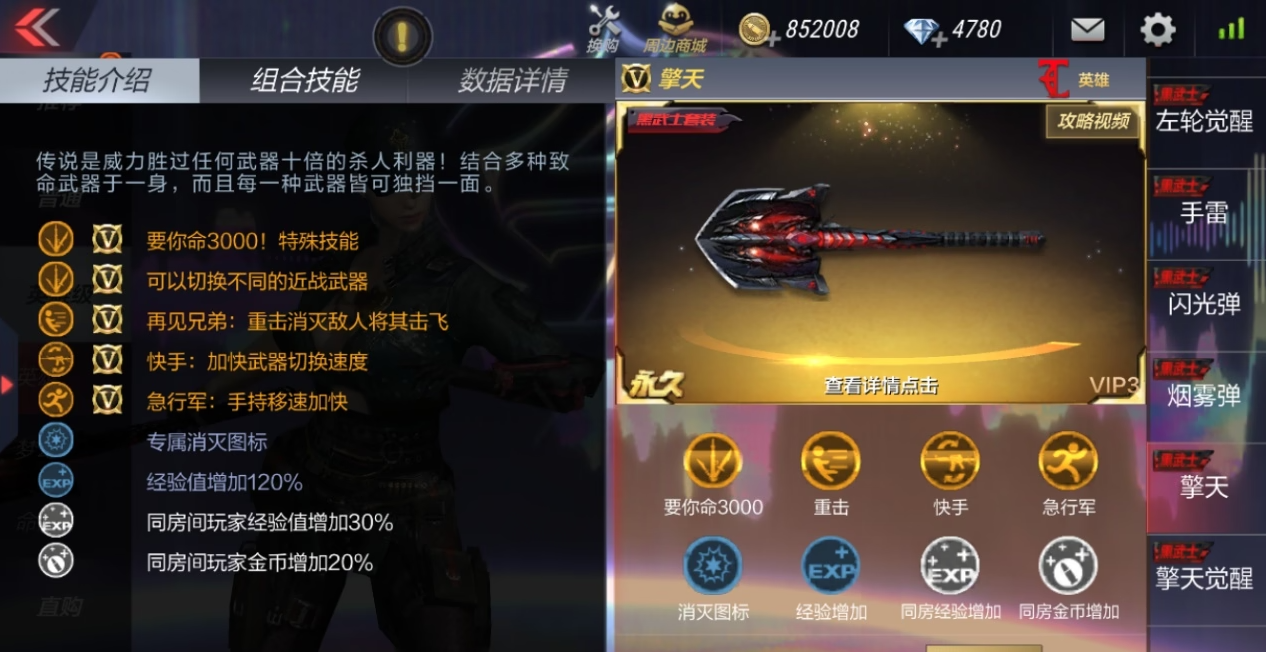This screenshot has width=1266, height=652.
Task: Select 闪光弹 in the weapon list
Action: pos(1204,296)
